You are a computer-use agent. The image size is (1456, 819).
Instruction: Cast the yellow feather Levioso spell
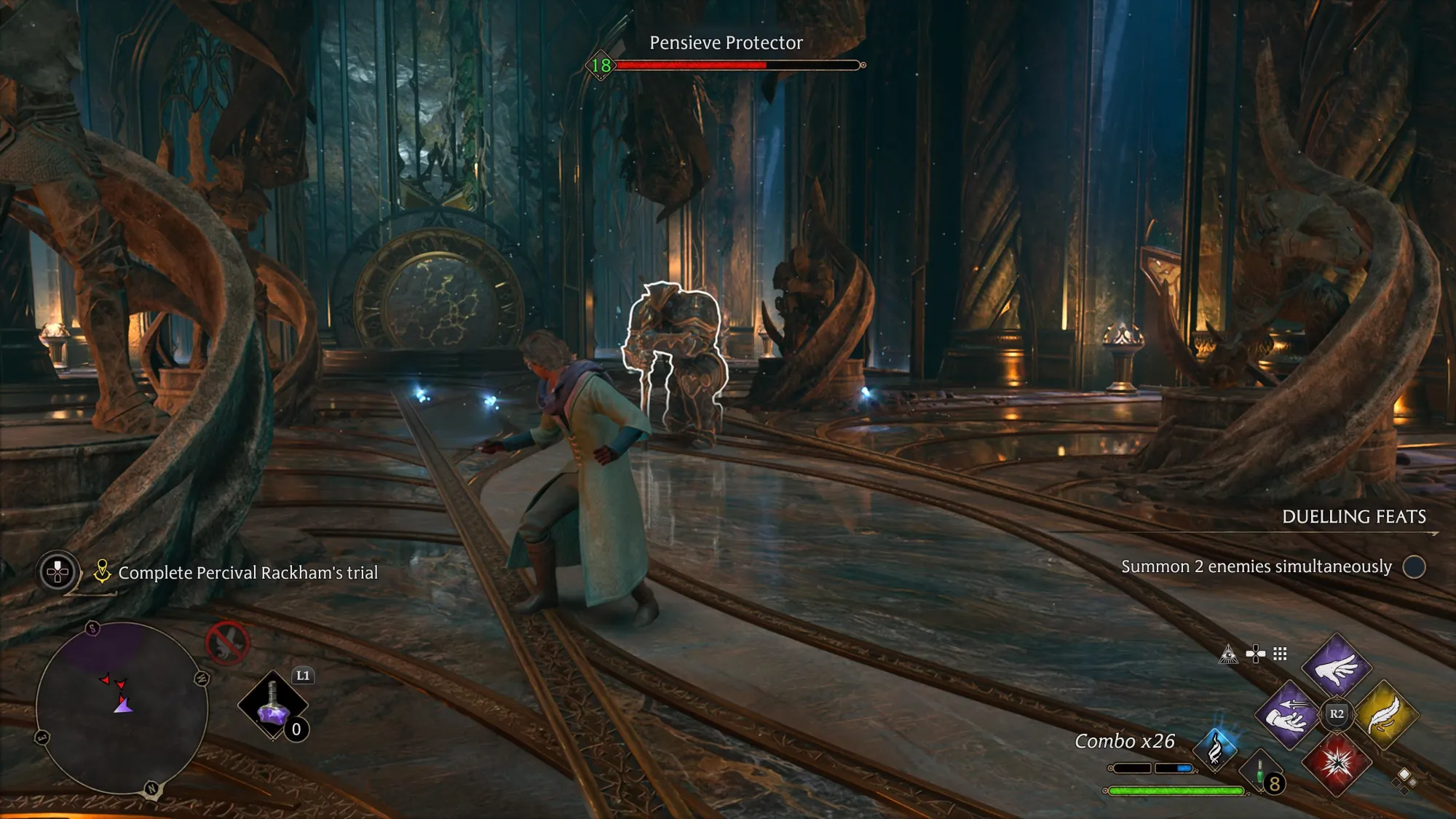[1385, 714]
